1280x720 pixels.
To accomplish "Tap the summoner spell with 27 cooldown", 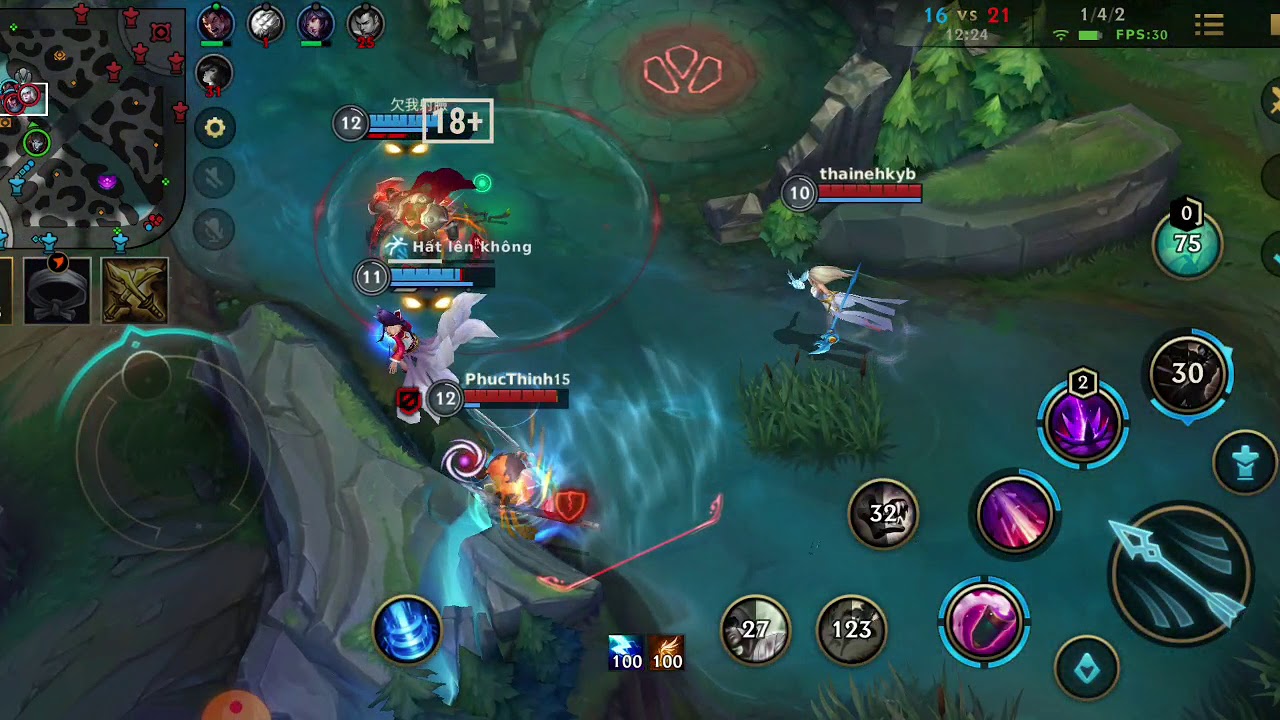I will [756, 629].
